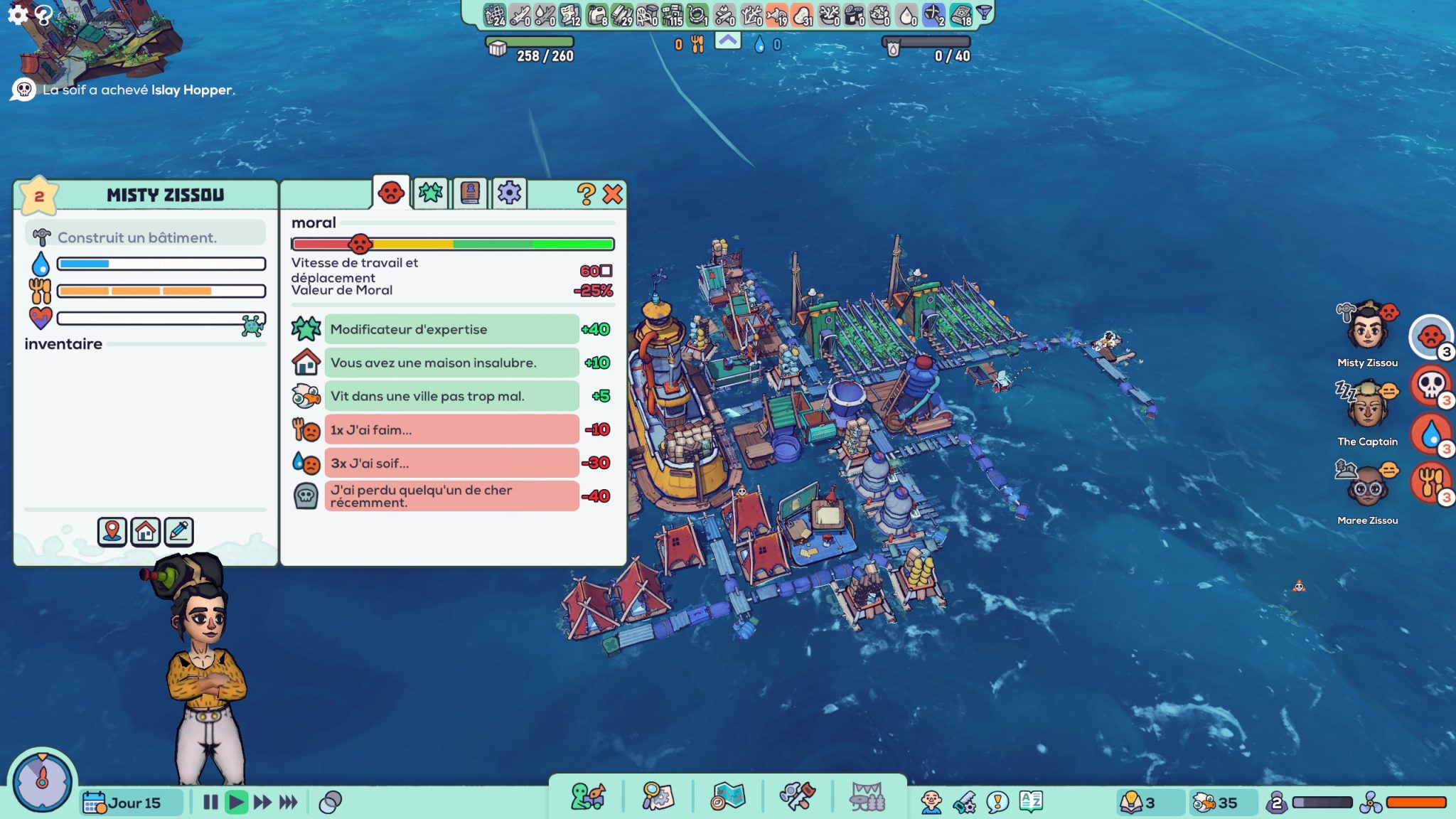Set game speed to fast forward
Image resolution: width=1456 pixels, height=819 pixels.
click(x=262, y=803)
